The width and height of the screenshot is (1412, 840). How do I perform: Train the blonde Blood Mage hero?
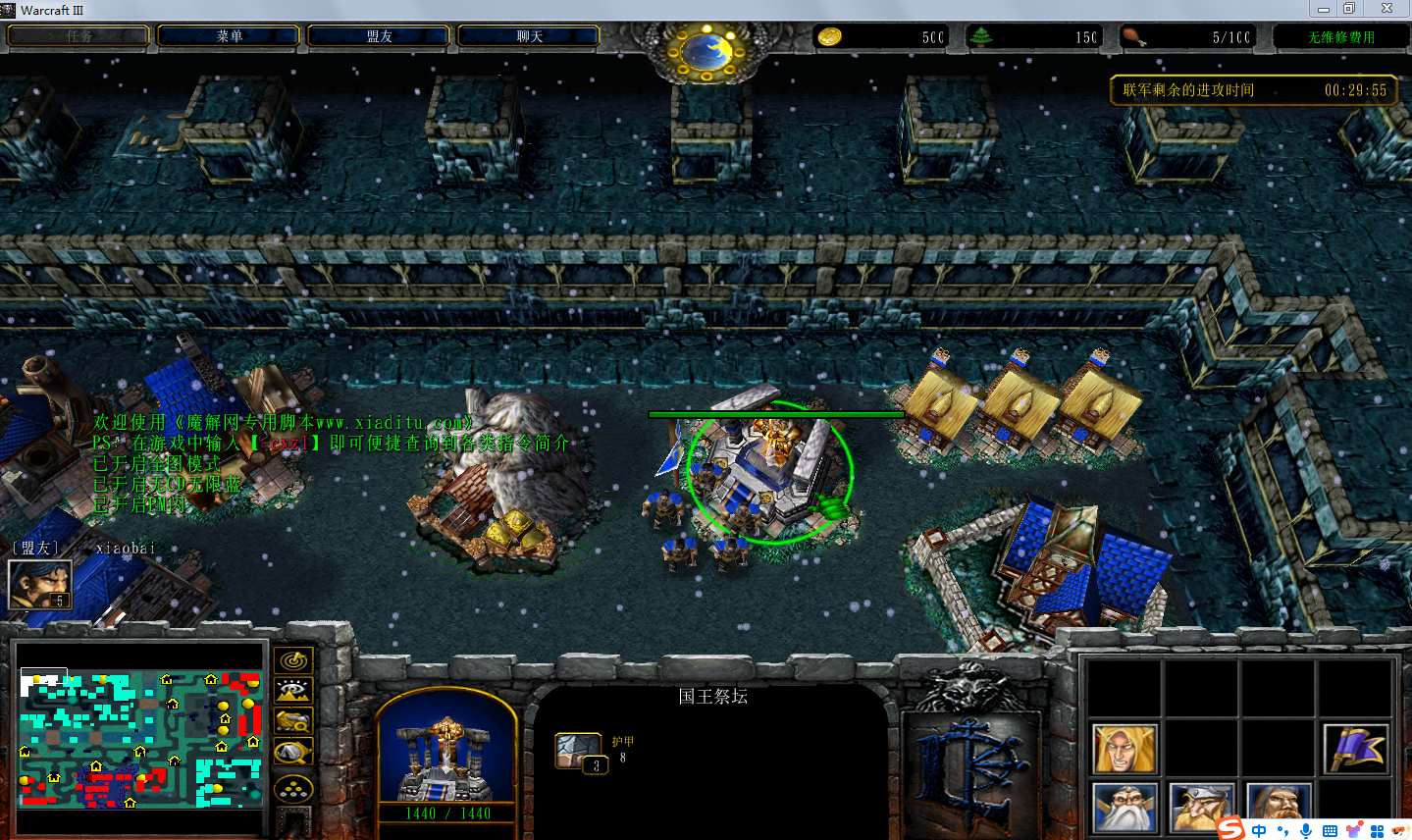point(1124,749)
